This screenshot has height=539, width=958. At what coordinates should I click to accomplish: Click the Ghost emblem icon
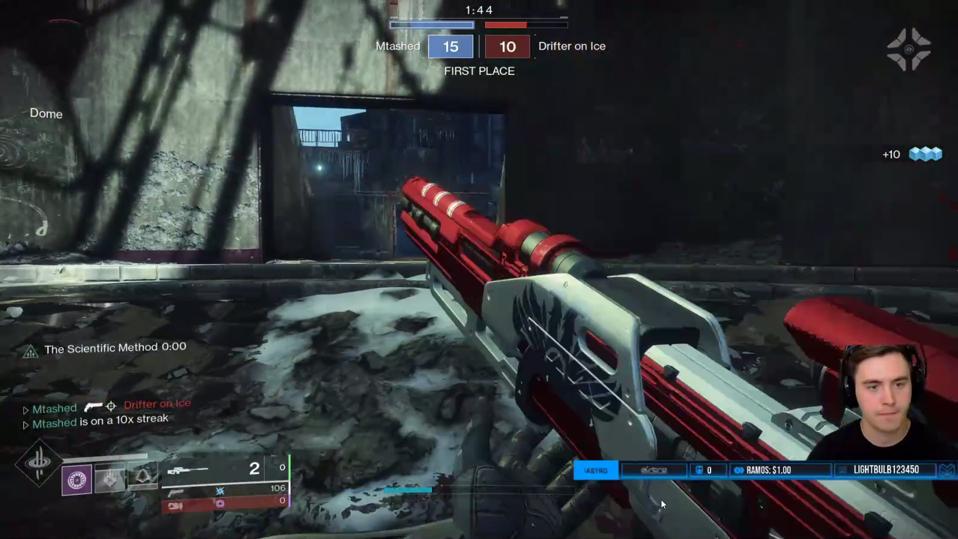[x=908, y=49]
